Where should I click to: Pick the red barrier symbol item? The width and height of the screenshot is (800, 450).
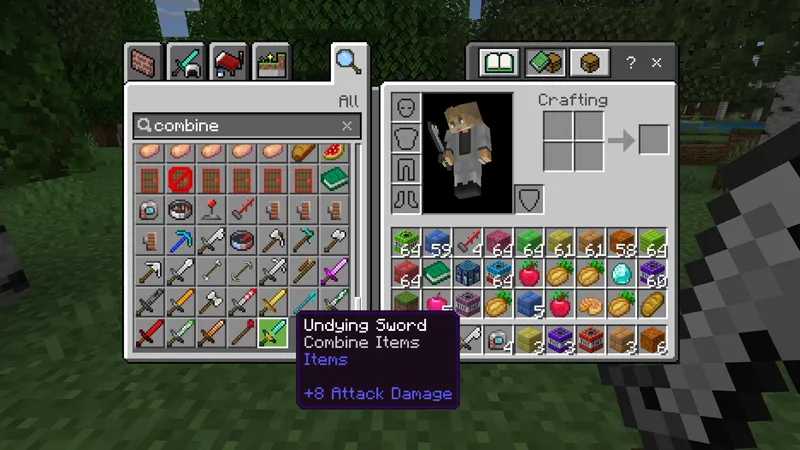181,181
